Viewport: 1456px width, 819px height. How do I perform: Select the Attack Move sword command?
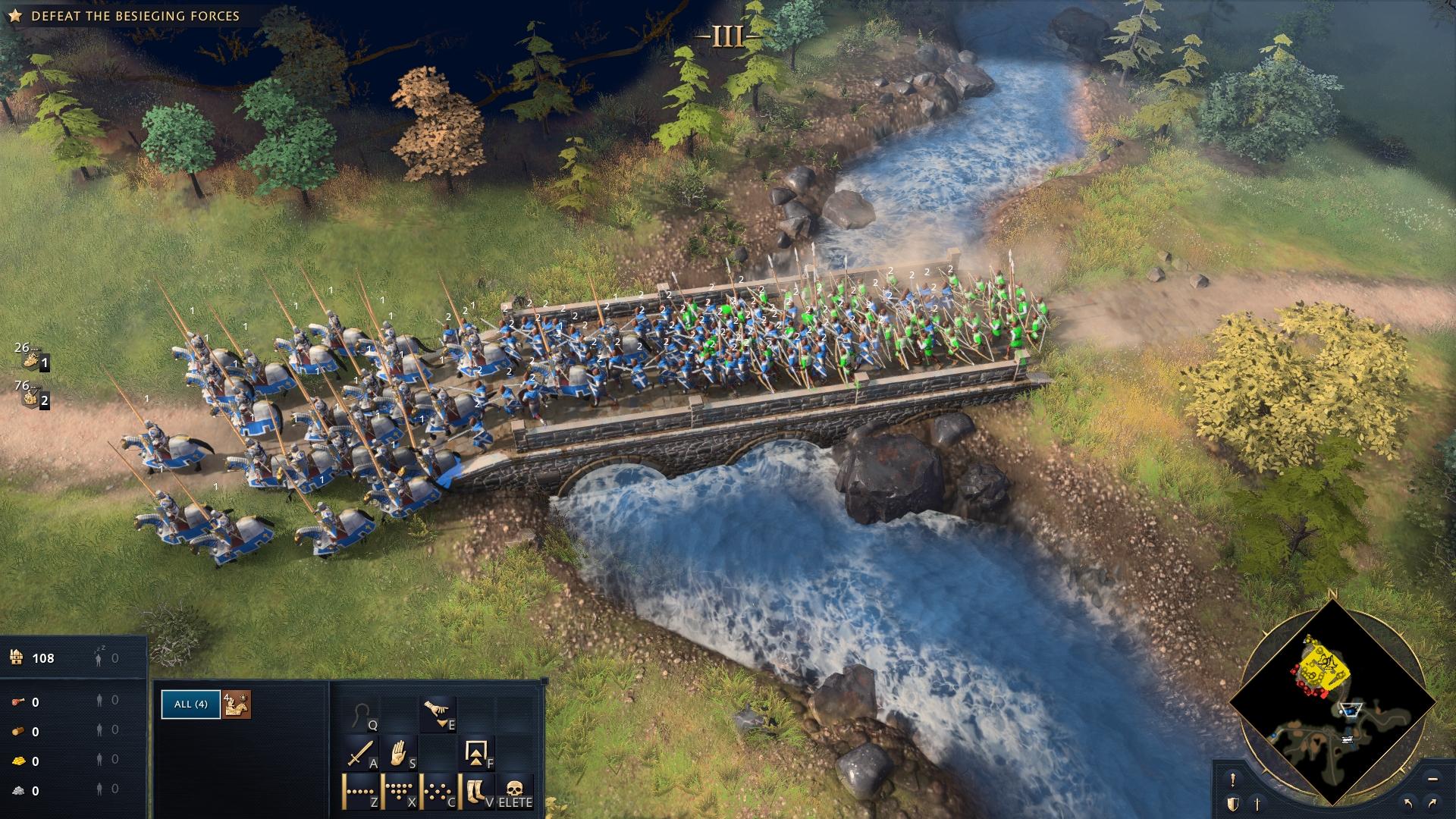pyautogui.click(x=362, y=753)
